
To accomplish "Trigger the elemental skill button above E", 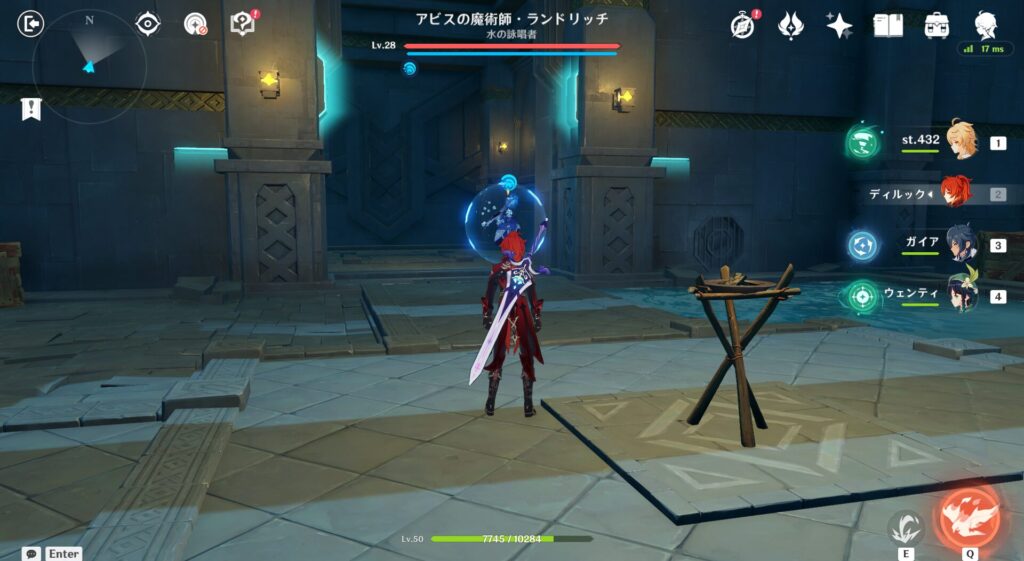I will [x=906, y=526].
